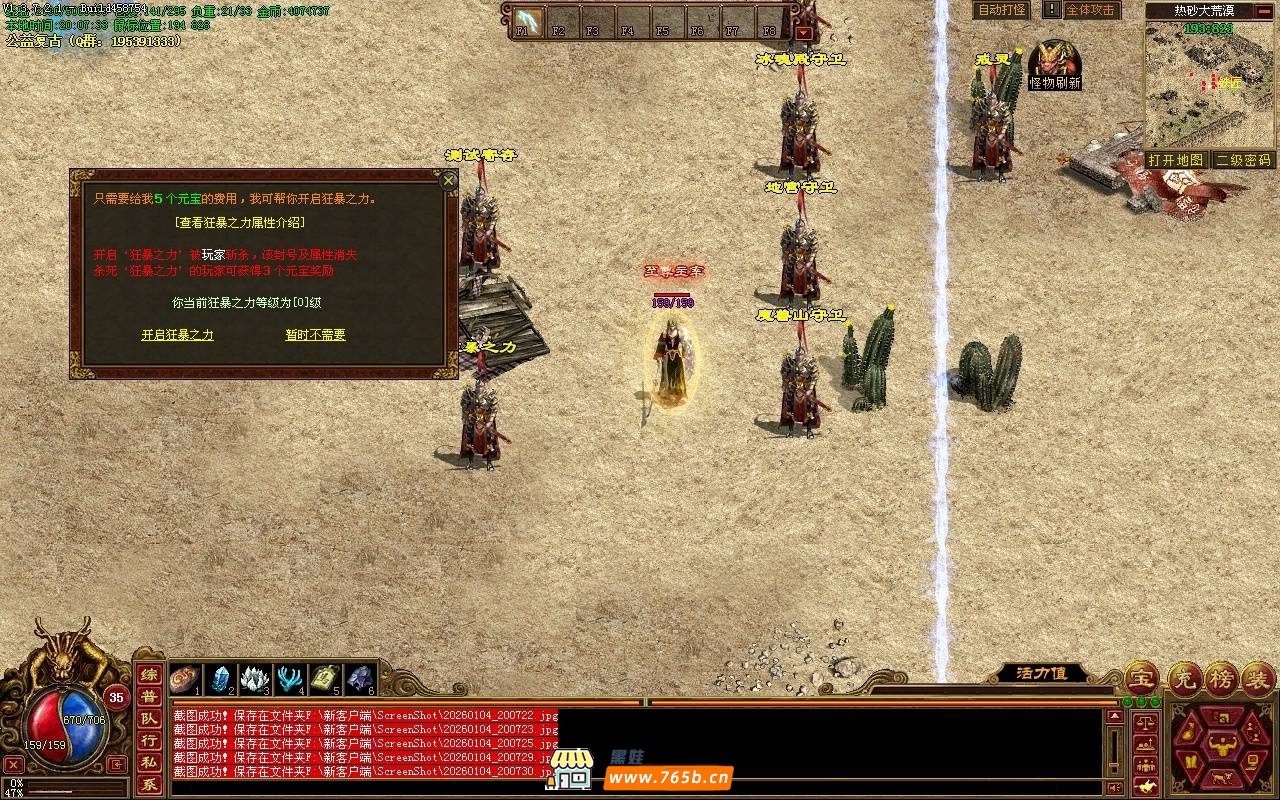This screenshot has height=800, width=1280.
Task: Use the blue crystal in quick slot 2
Action: 220,679
